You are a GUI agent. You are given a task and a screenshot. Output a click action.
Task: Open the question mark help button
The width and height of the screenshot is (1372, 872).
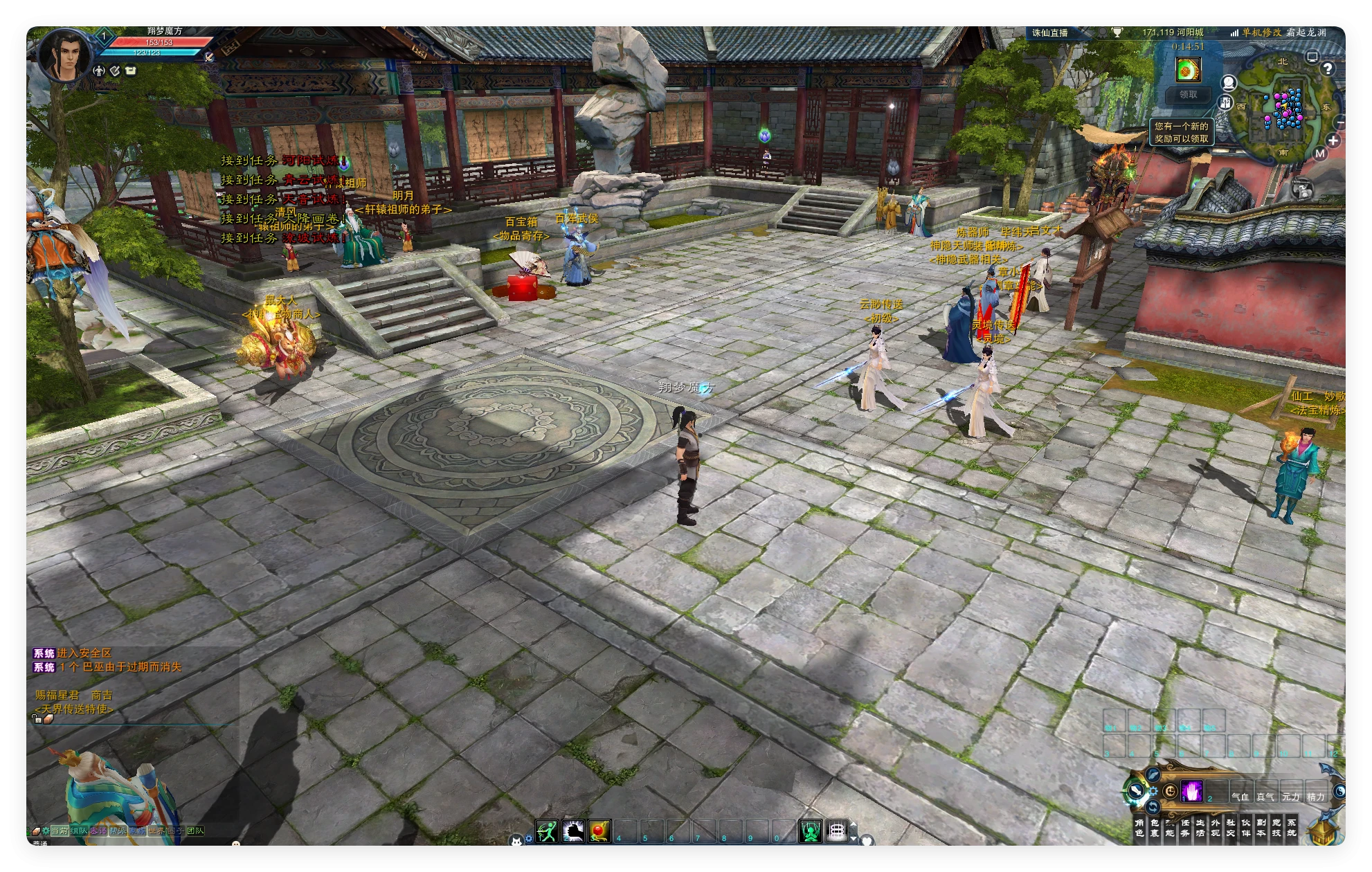pos(1327,69)
